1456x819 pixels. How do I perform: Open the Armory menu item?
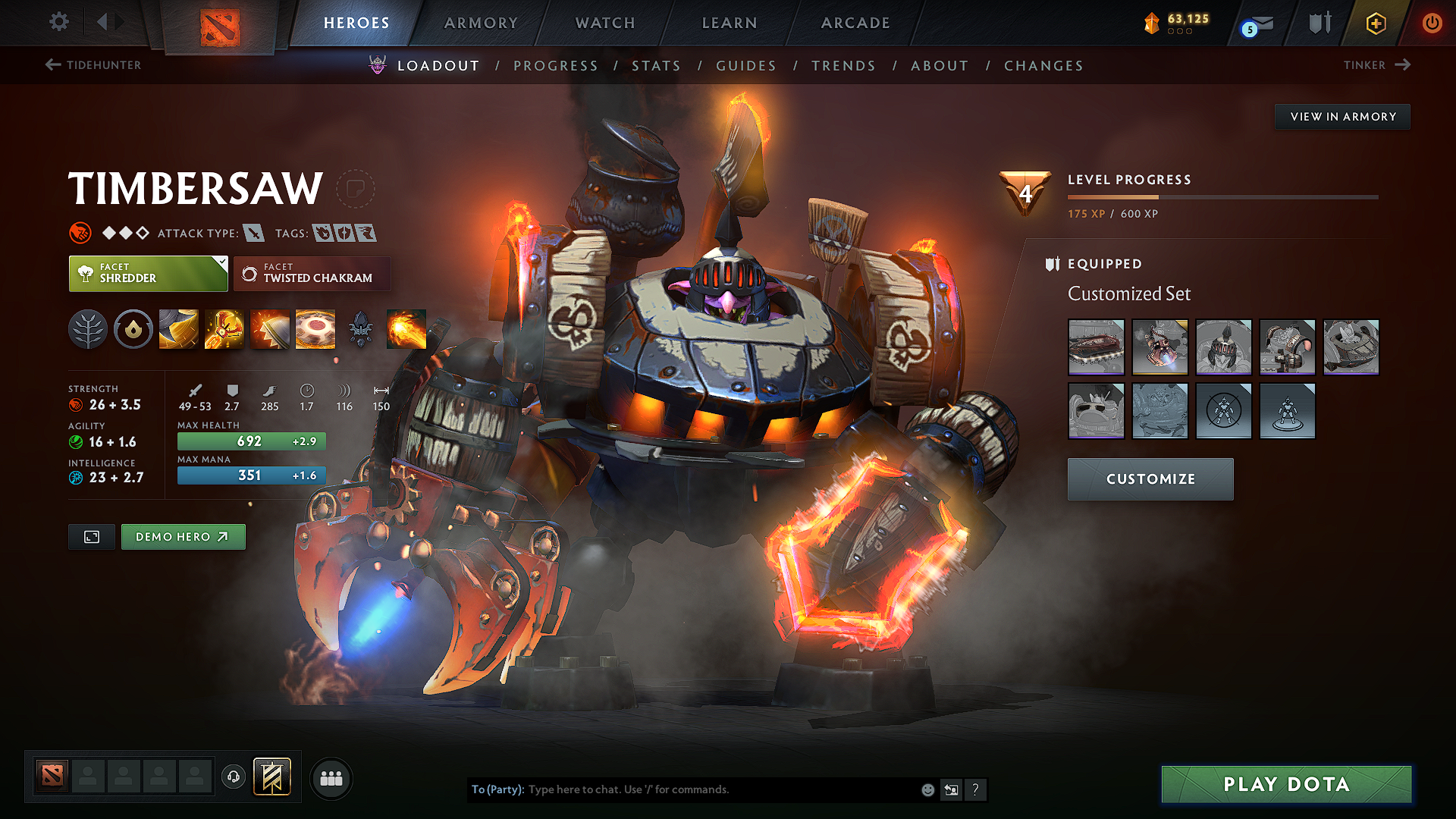pos(481,23)
